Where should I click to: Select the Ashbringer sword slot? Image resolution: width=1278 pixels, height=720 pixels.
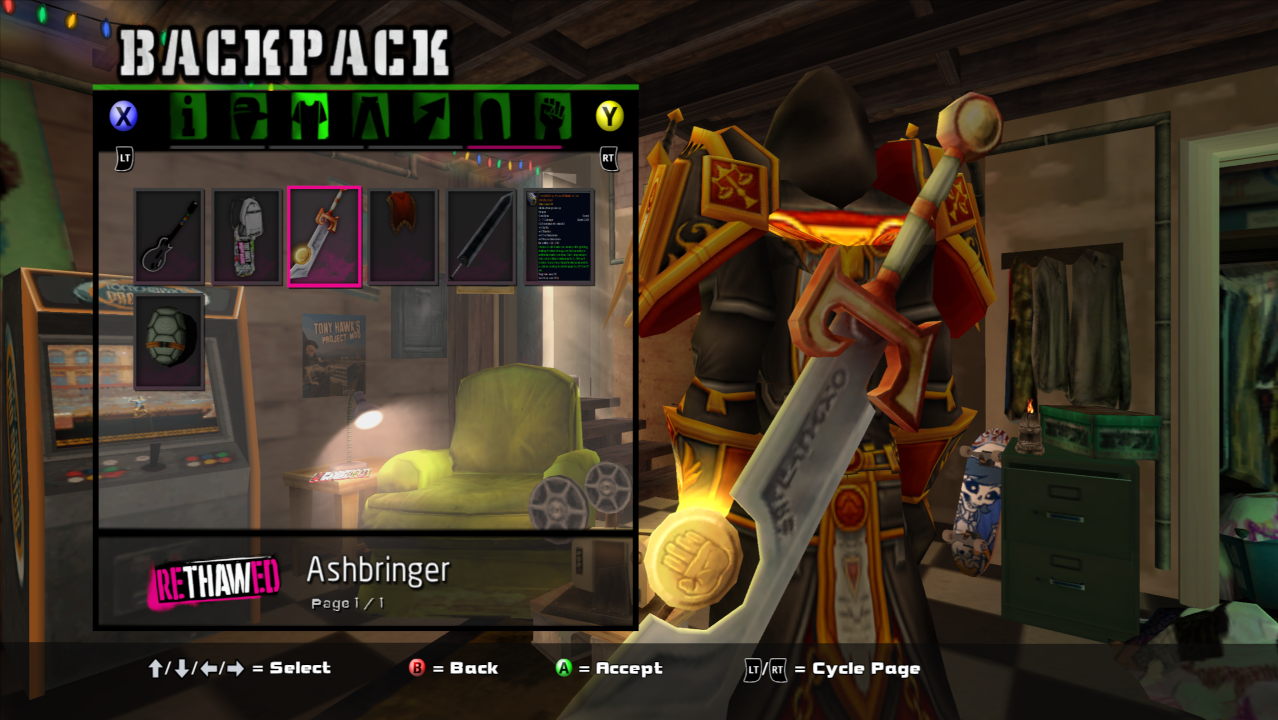(x=324, y=237)
